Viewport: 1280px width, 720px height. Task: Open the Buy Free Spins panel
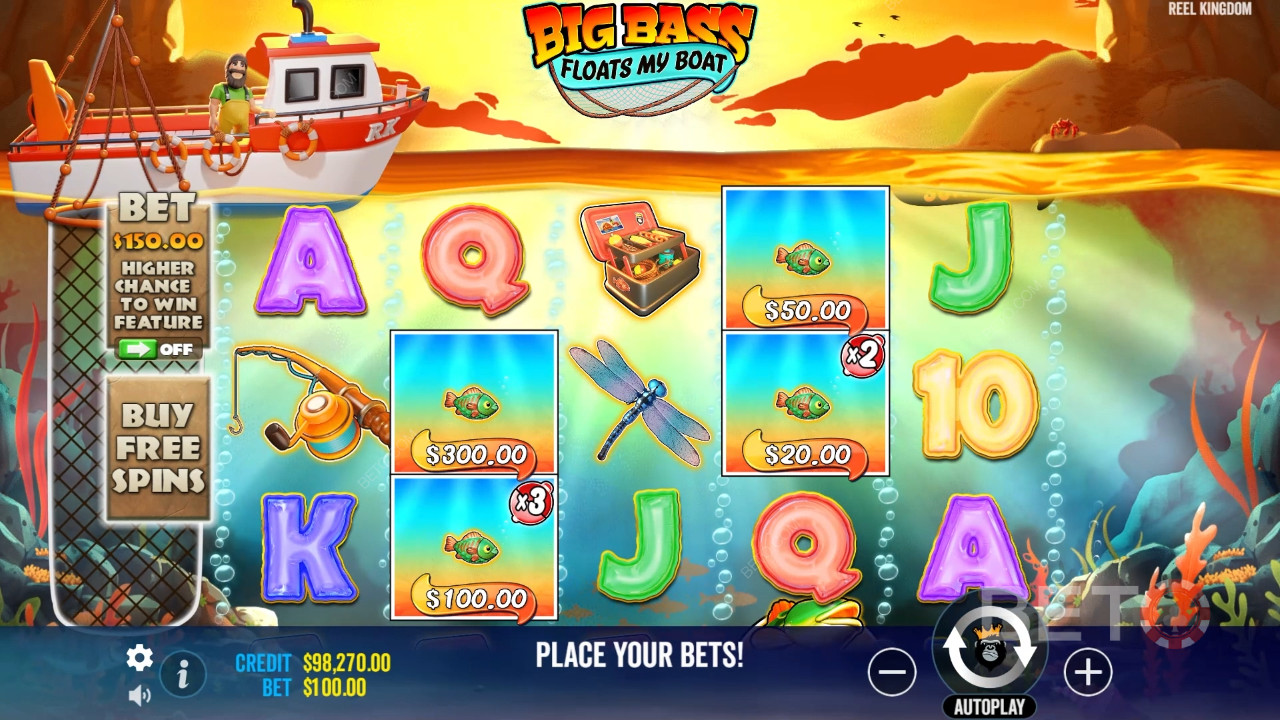tap(157, 447)
